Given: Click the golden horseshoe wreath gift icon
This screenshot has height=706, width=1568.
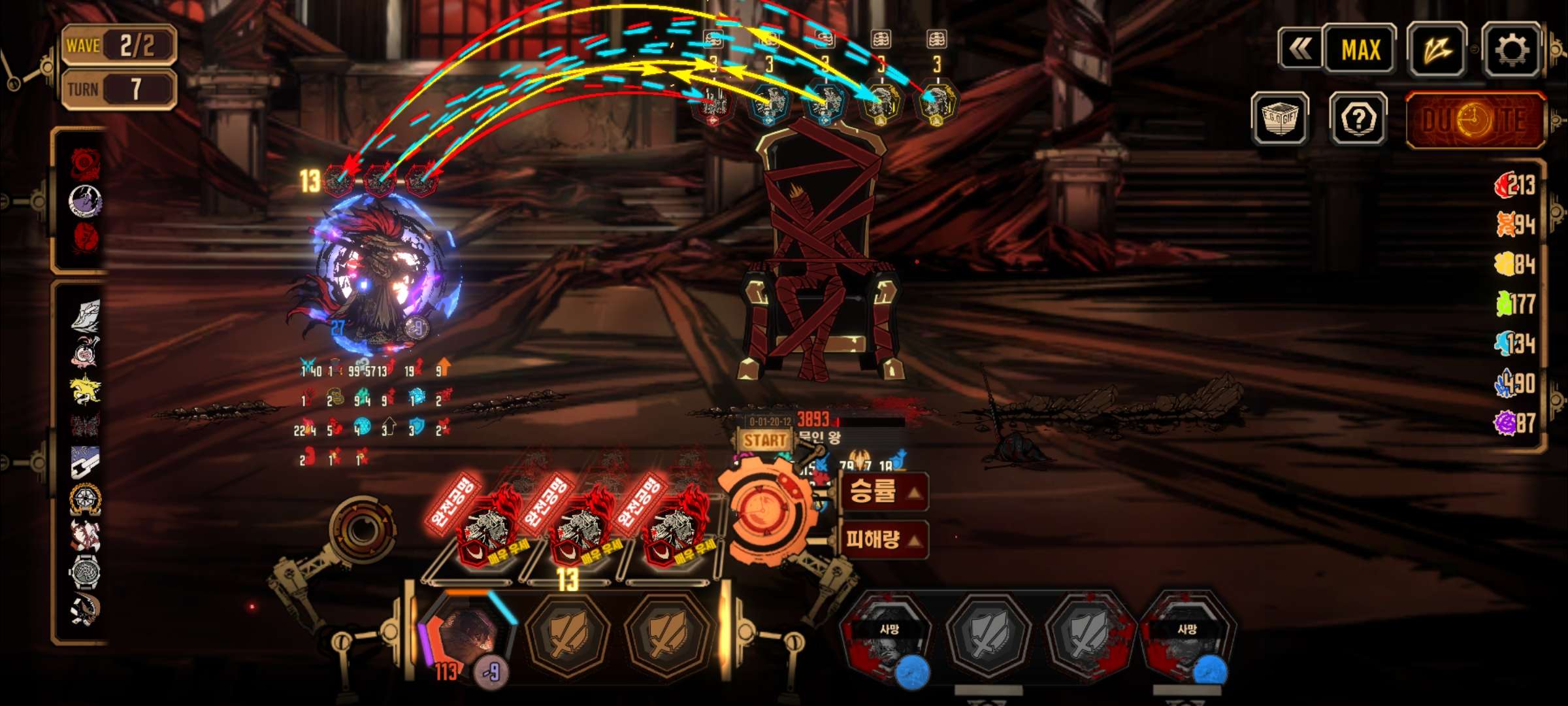Looking at the screenshot, I should 85,499.
